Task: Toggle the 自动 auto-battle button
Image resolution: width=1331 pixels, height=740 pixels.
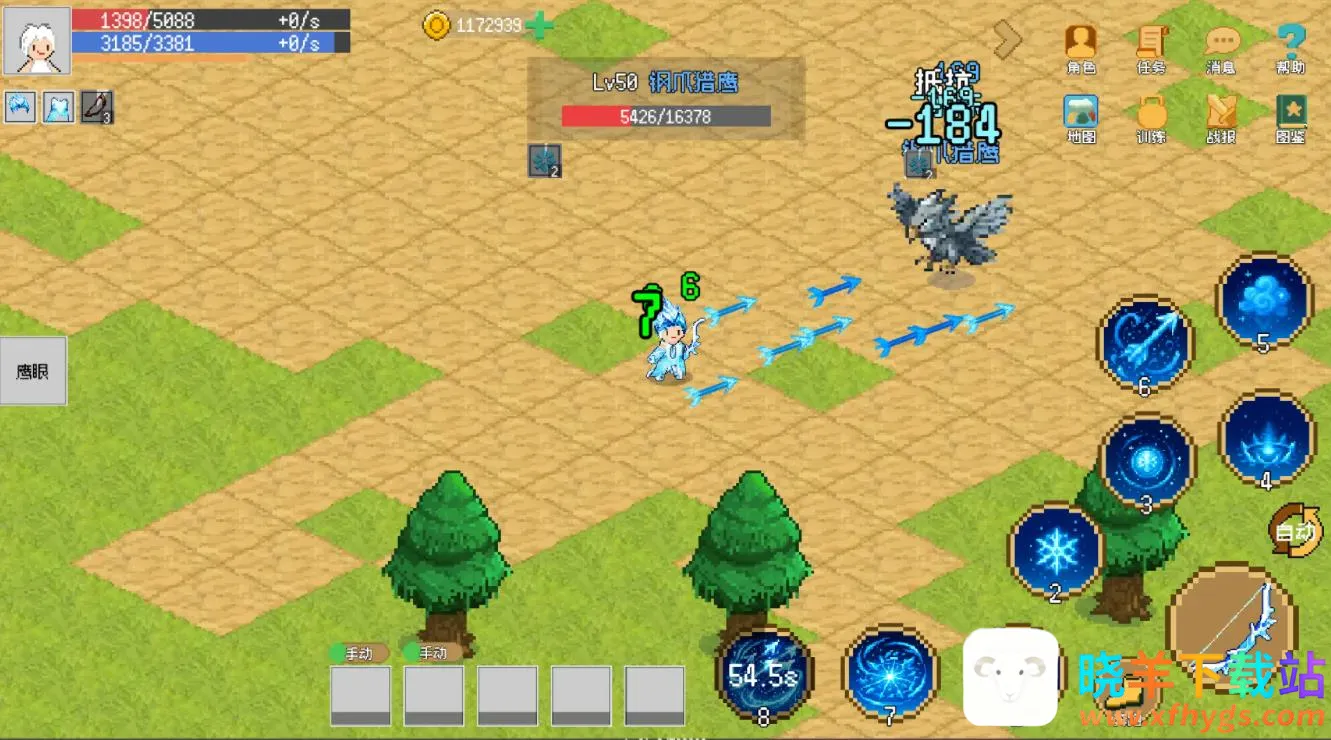Action: (x=1295, y=530)
